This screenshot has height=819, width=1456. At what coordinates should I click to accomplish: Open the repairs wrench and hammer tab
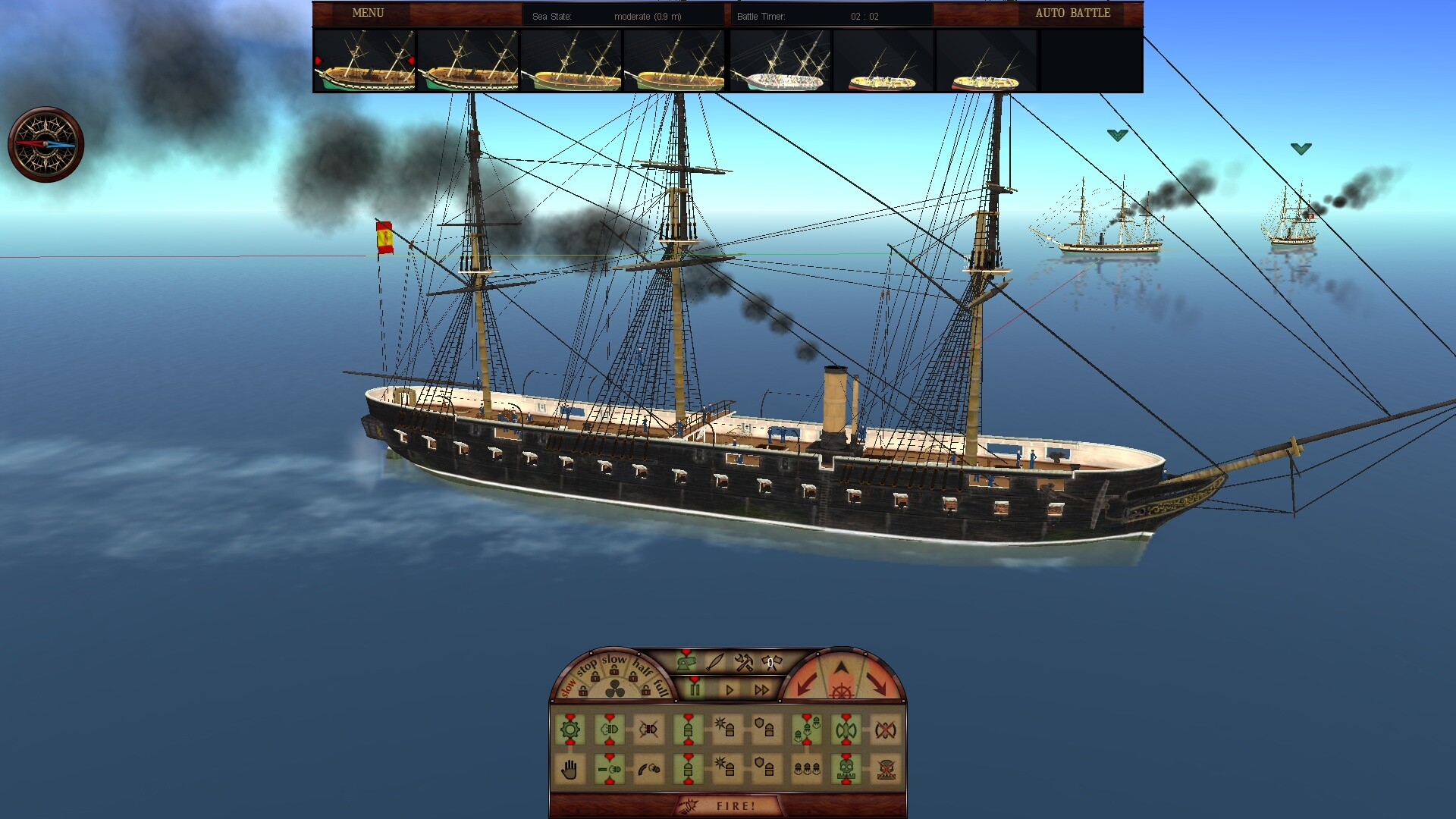pyautogui.click(x=744, y=663)
